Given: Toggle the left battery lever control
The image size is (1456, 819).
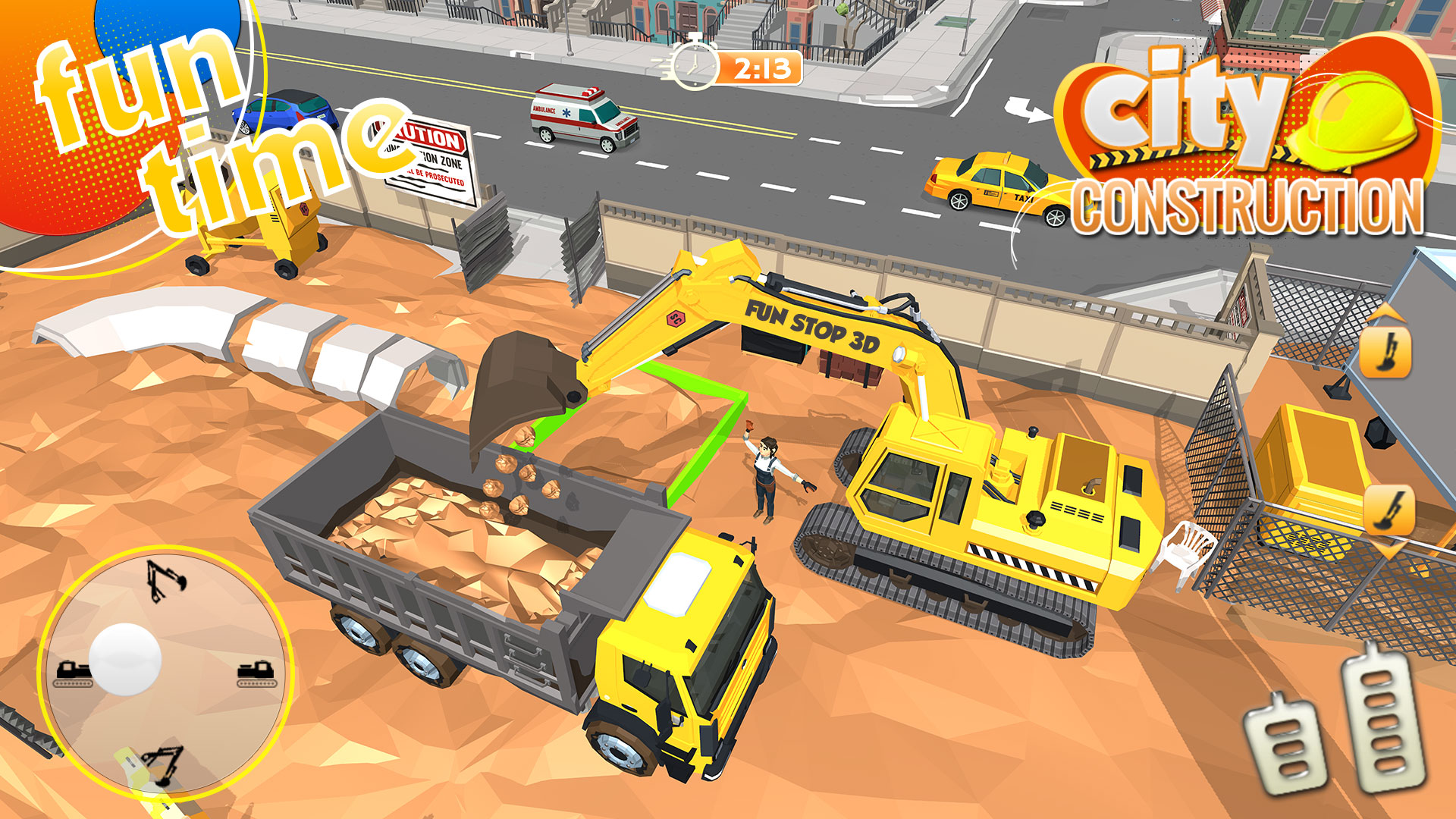Looking at the screenshot, I should pos(1285,751).
